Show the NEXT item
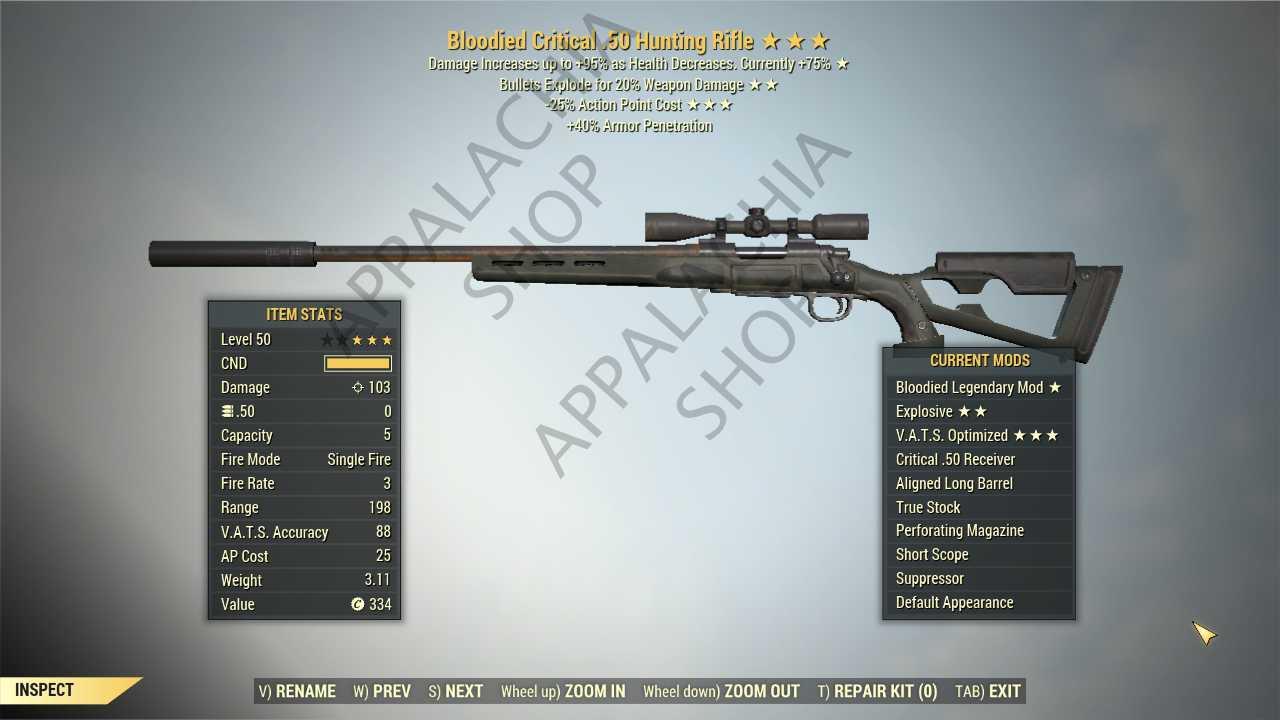The width and height of the screenshot is (1280, 720). click(x=456, y=691)
